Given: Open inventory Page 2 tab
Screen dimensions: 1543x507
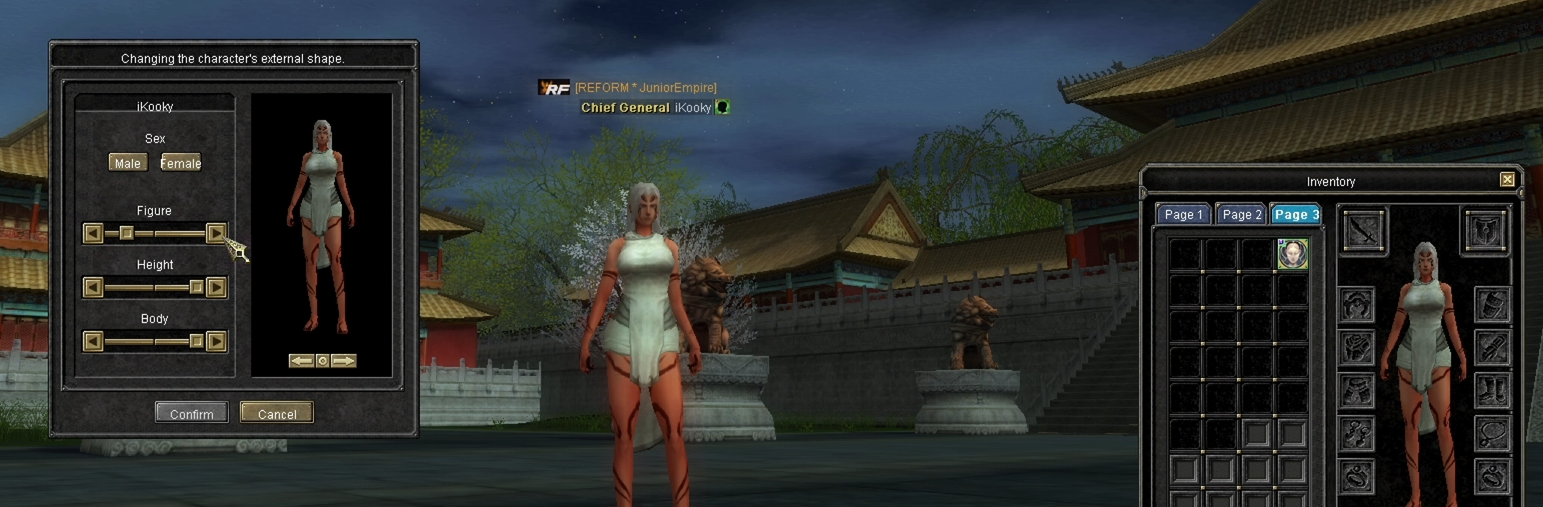Looking at the screenshot, I should [x=1242, y=215].
